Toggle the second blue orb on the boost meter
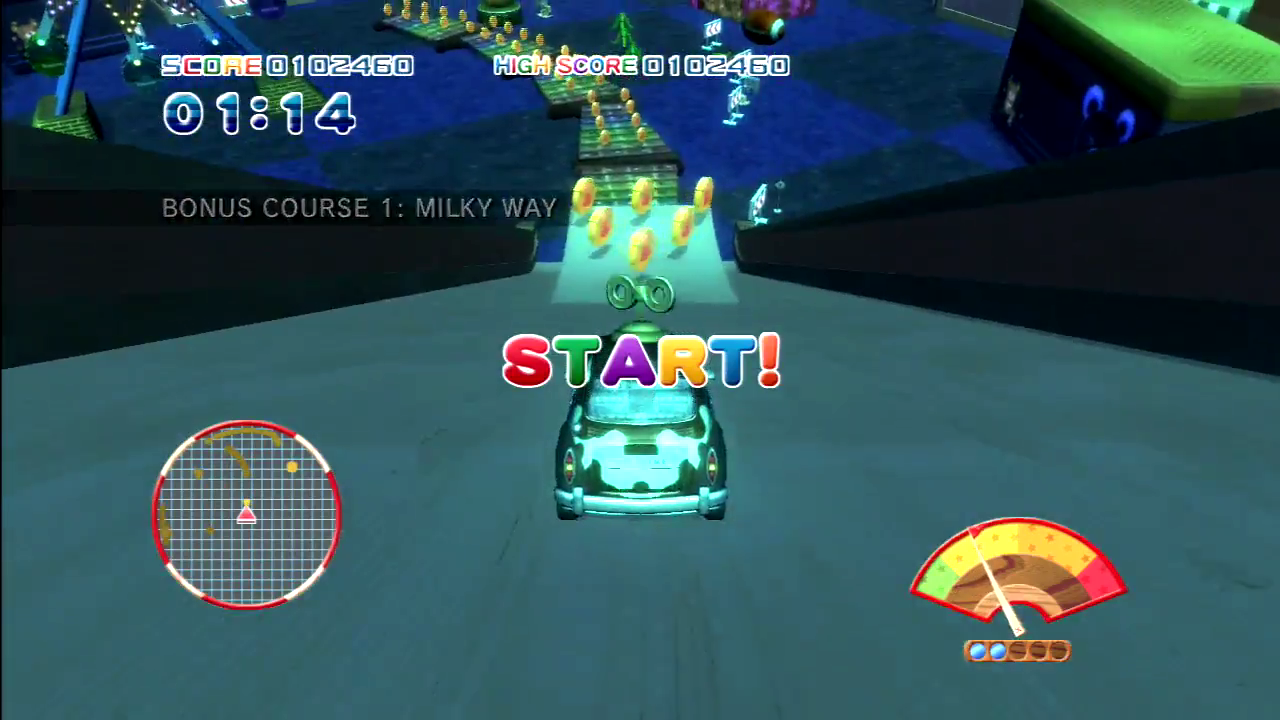This screenshot has height=720, width=1280. (997, 650)
